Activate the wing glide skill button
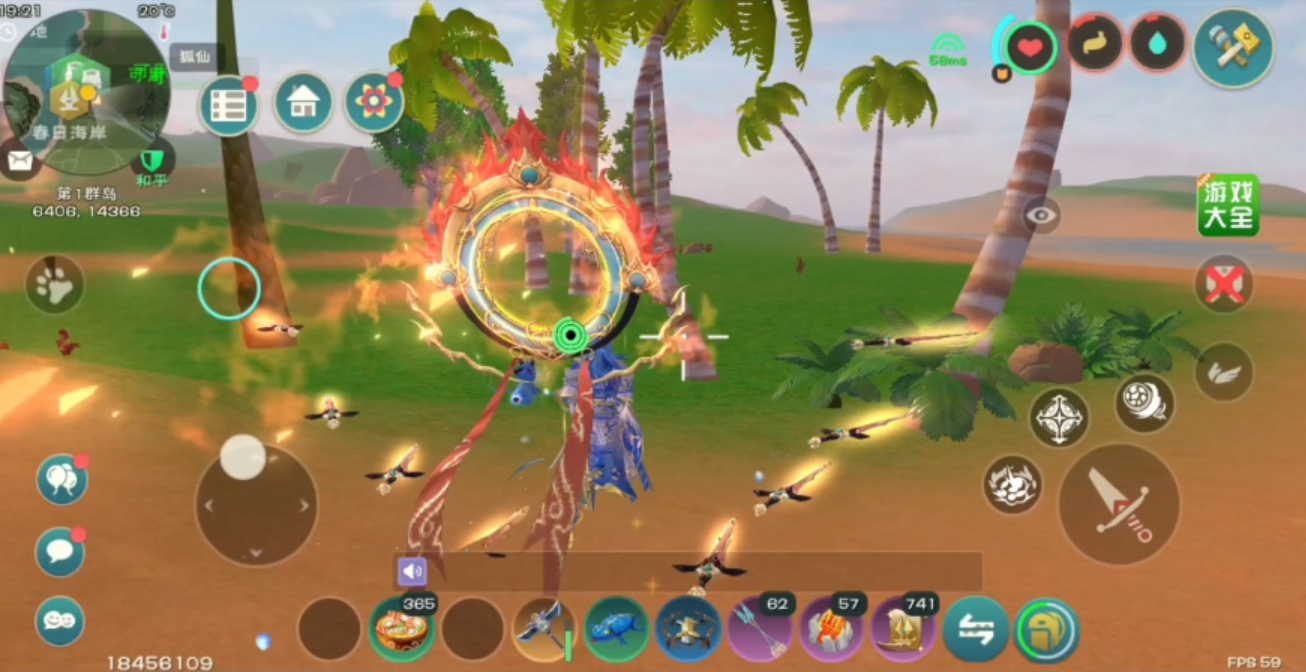The image size is (1306, 672). [1224, 372]
